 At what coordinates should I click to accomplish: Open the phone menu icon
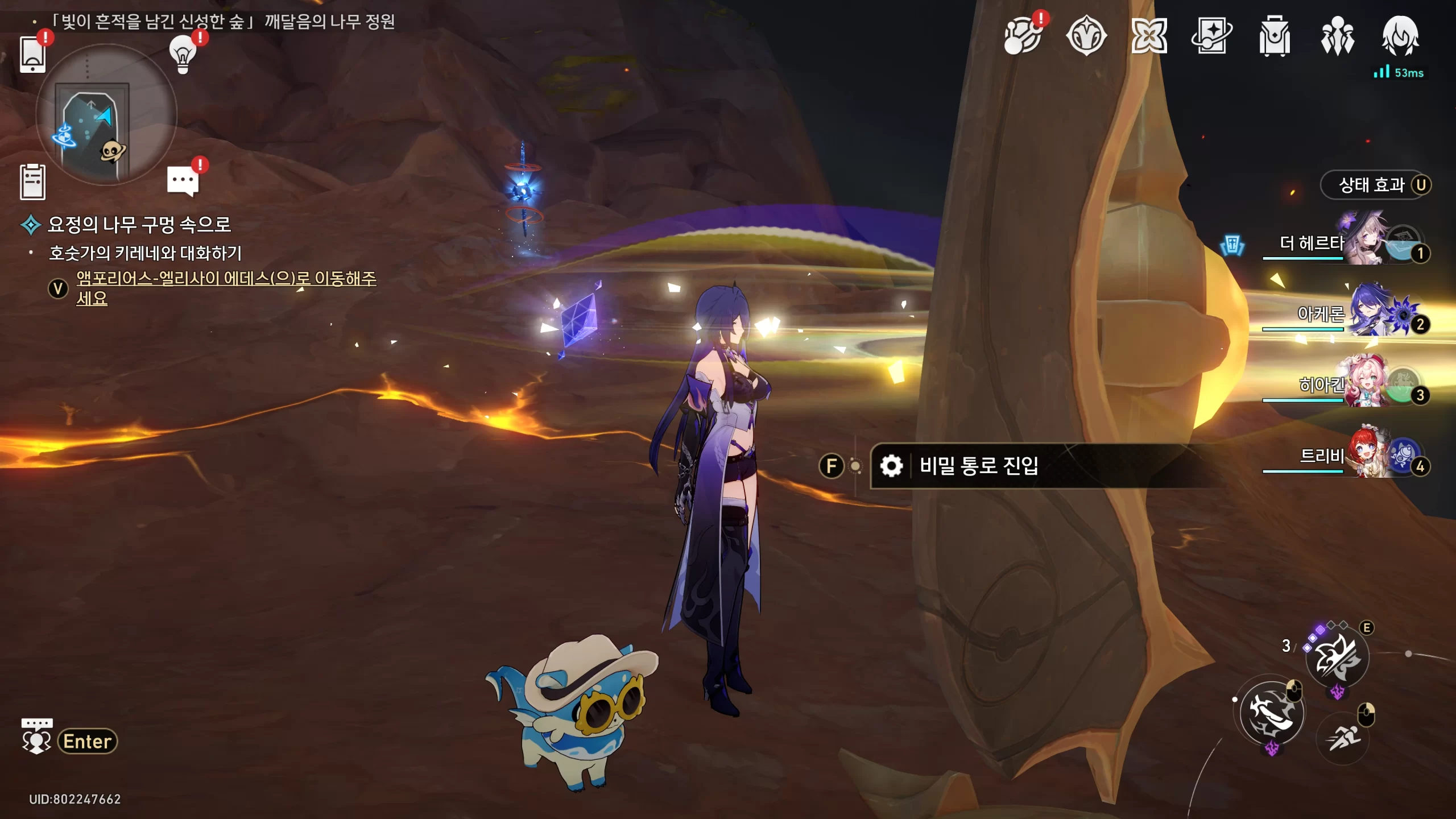(x=32, y=55)
